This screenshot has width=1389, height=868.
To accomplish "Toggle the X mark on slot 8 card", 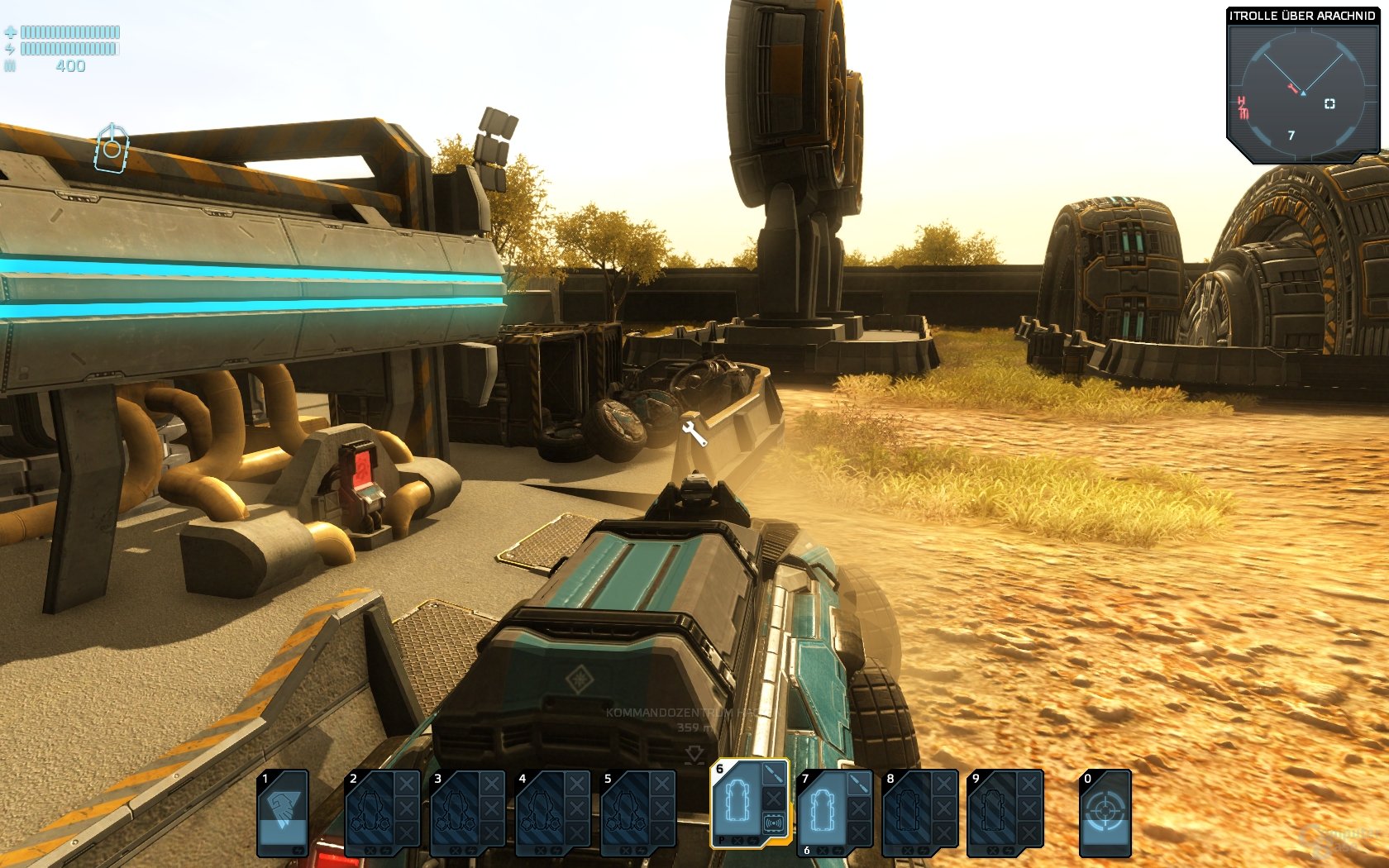I will pos(943,785).
